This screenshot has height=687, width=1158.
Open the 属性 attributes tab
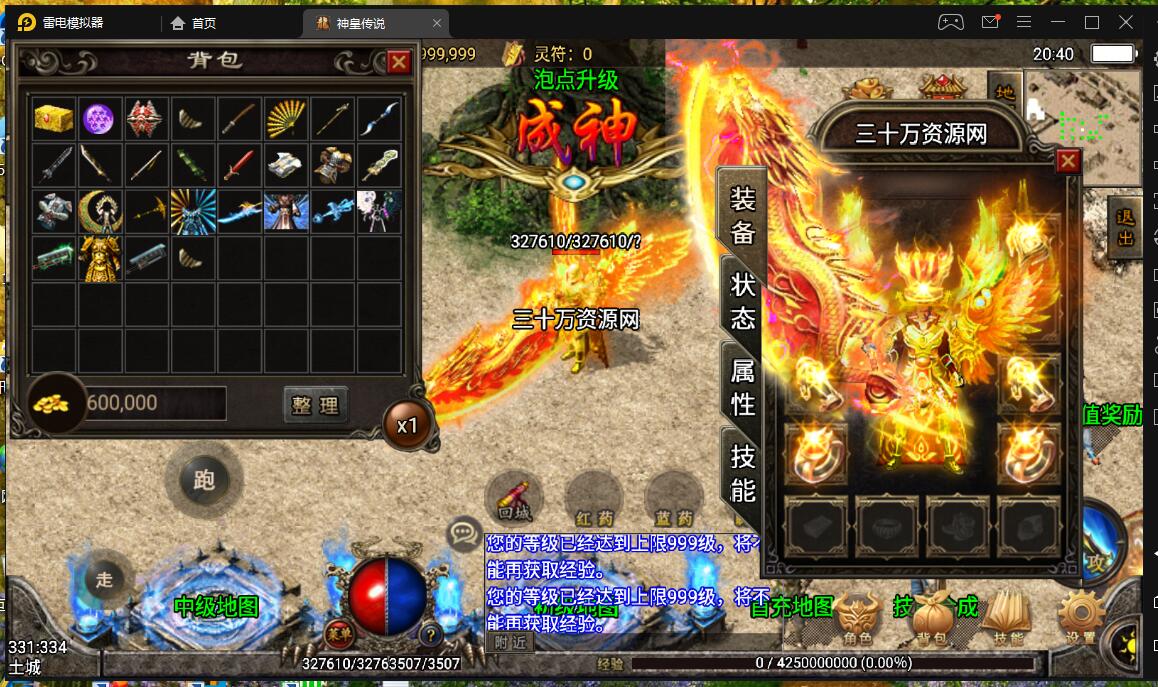(x=742, y=388)
